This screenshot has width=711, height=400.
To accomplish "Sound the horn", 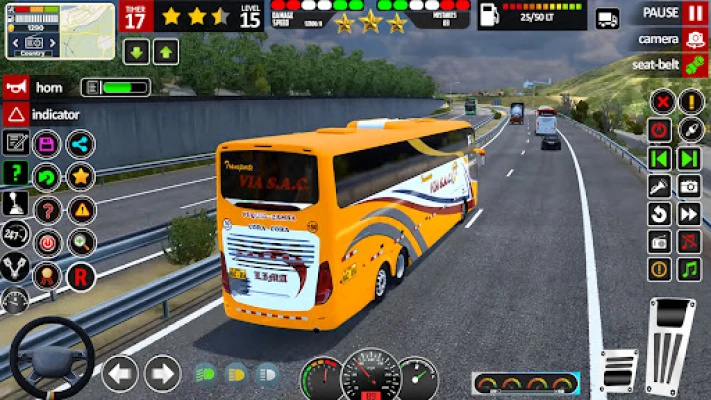I will [16, 87].
